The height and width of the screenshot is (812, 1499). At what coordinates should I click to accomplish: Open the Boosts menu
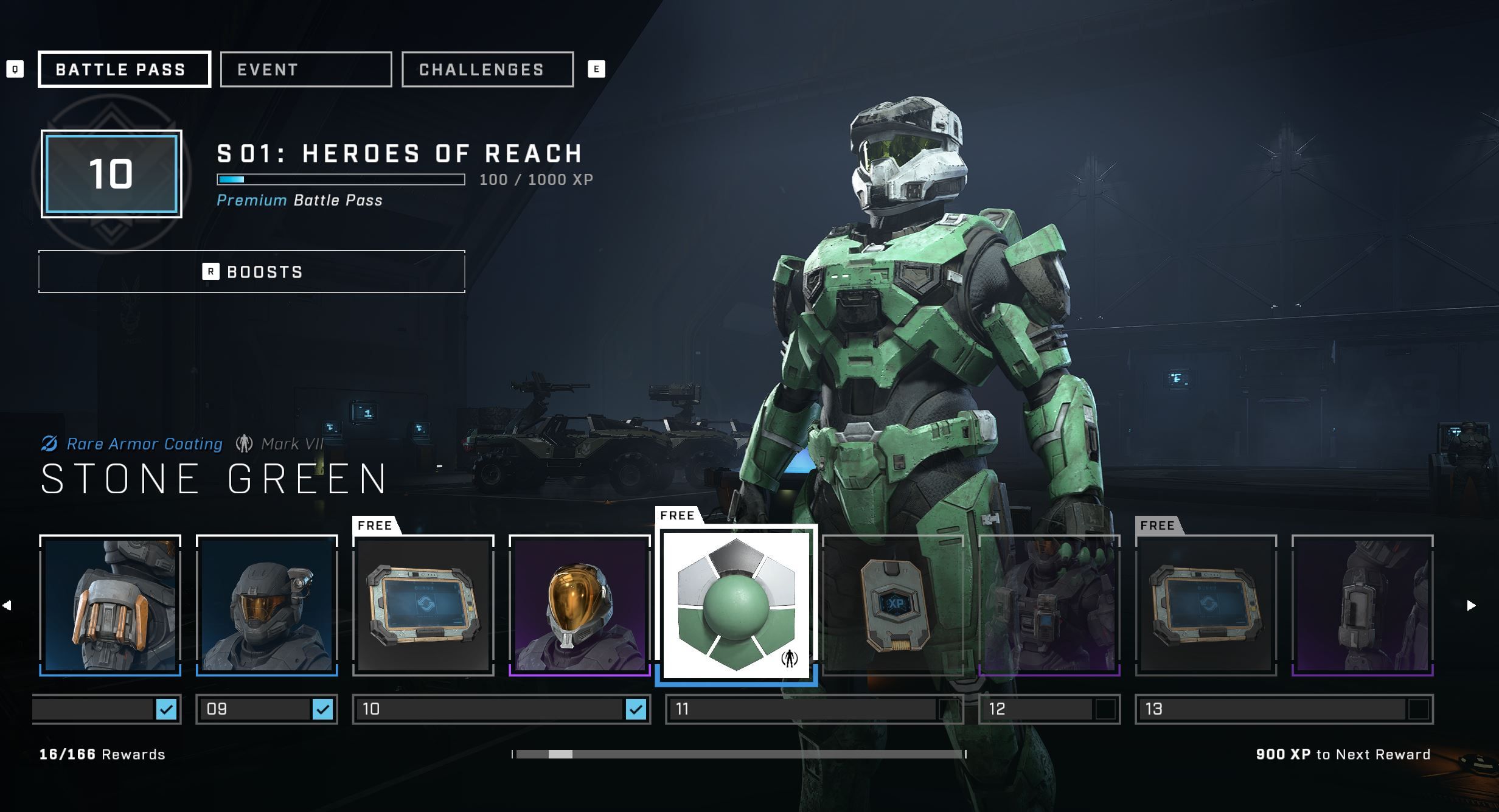pyautogui.click(x=251, y=272)
